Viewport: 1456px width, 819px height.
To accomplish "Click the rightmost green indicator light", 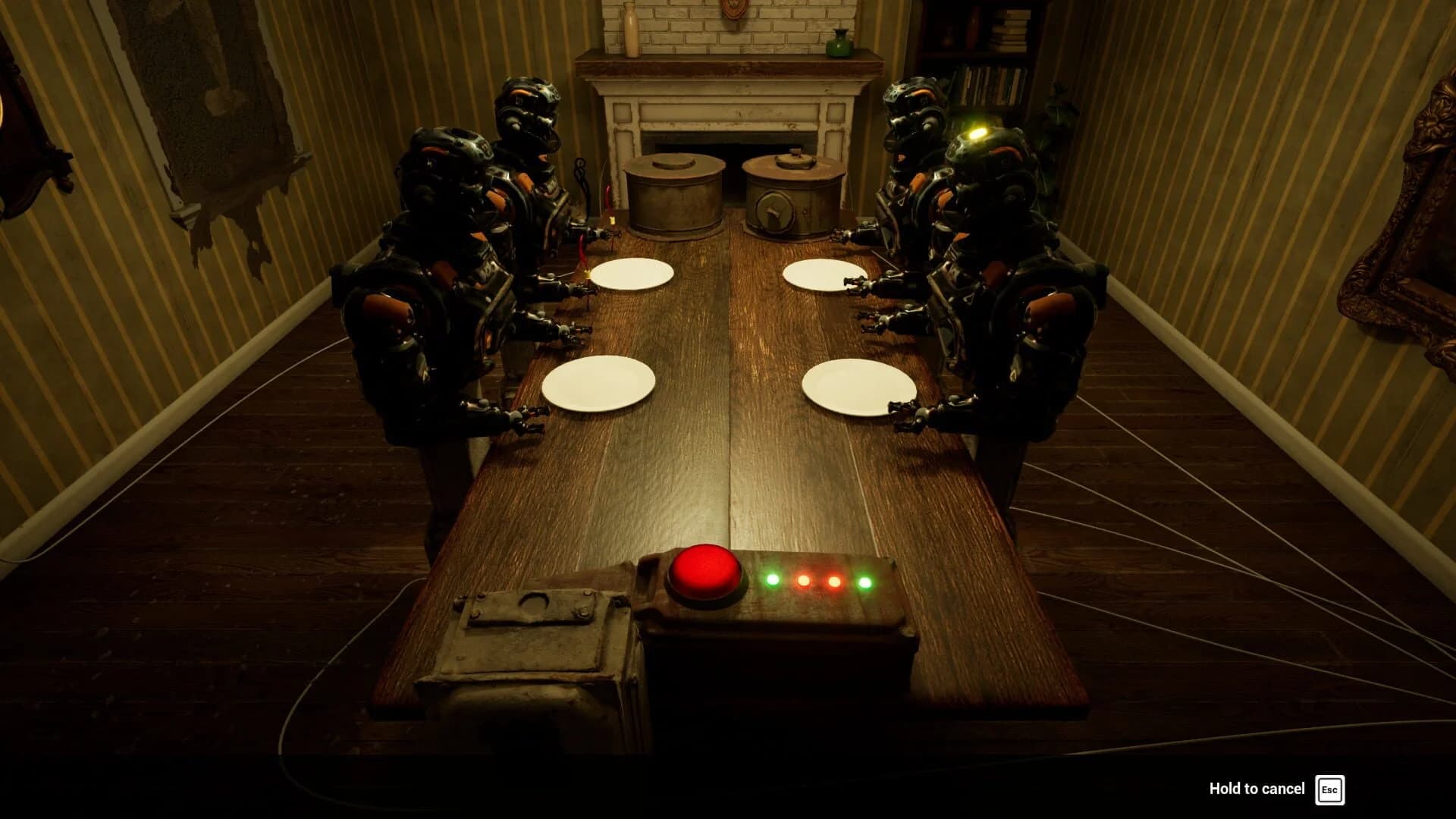I will [x=866, y=582].
